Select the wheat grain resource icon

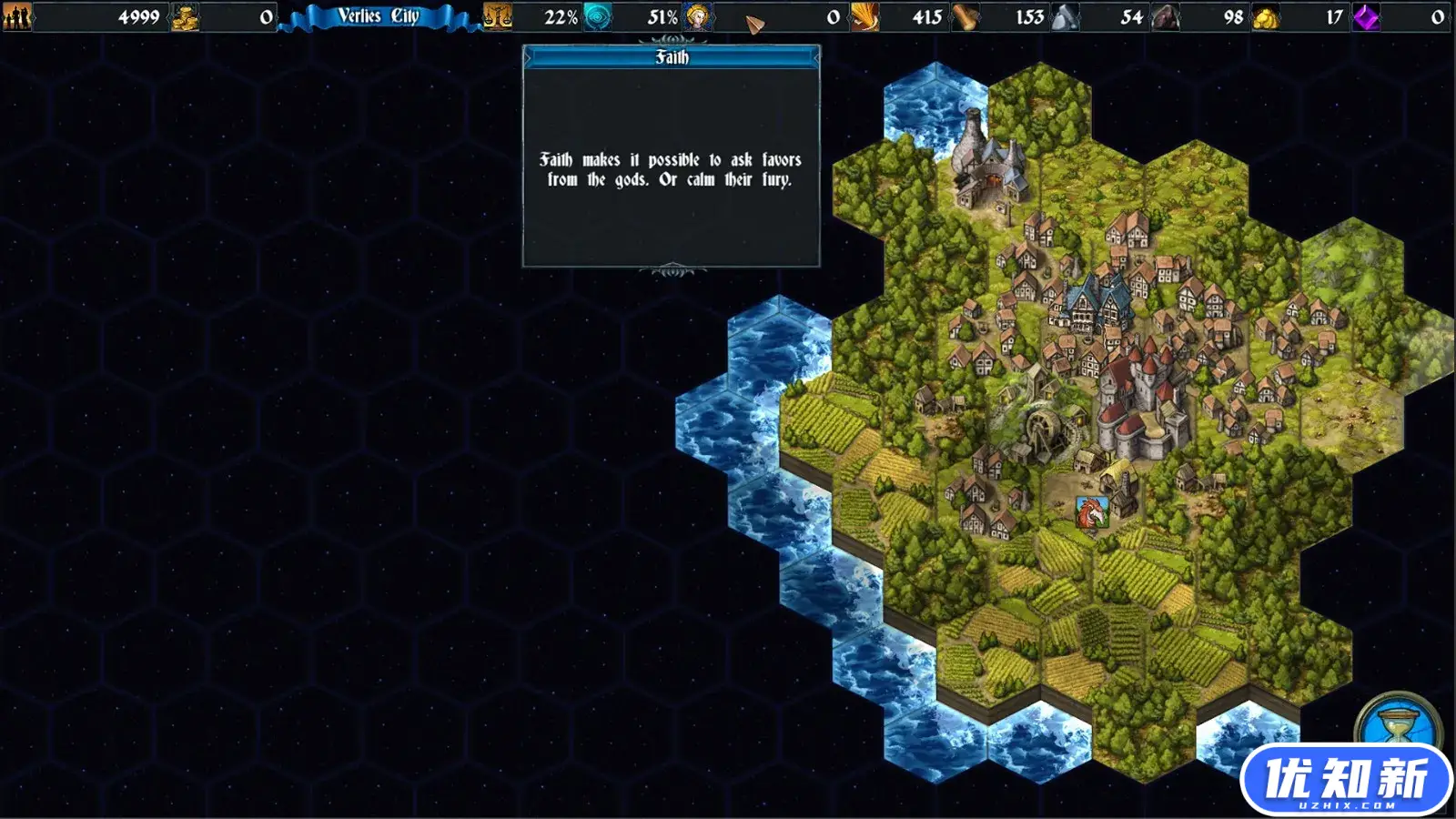coord(864,16)
